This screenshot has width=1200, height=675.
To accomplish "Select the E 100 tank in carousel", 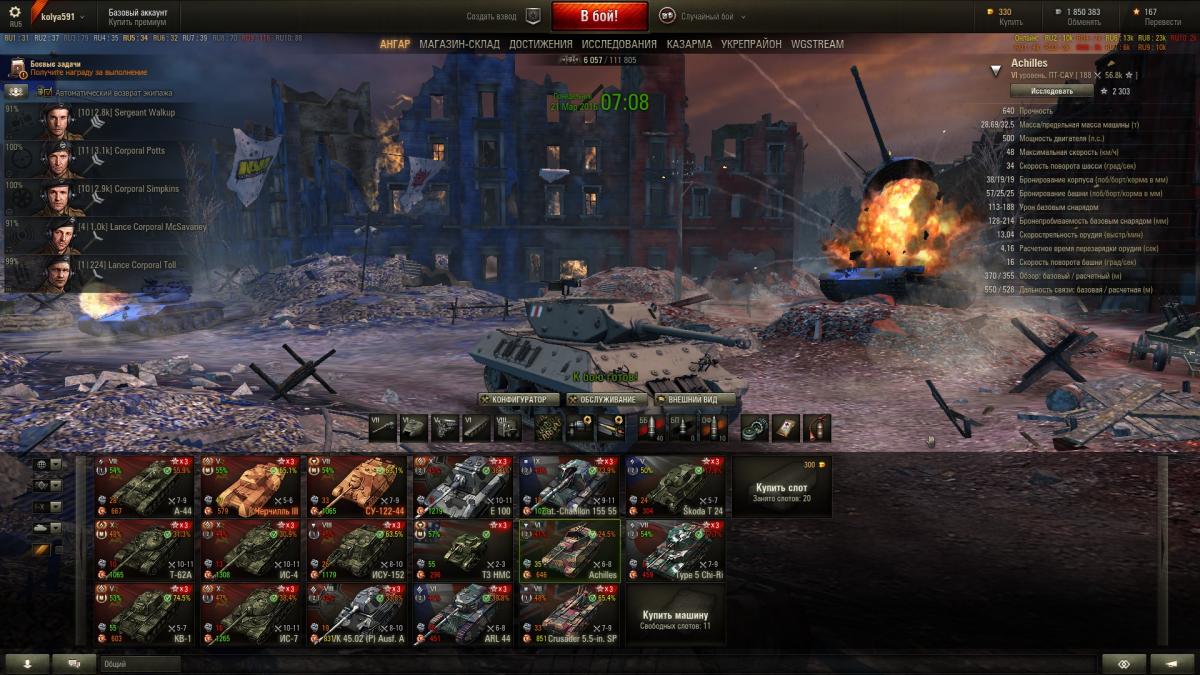I will click(464, 487).
